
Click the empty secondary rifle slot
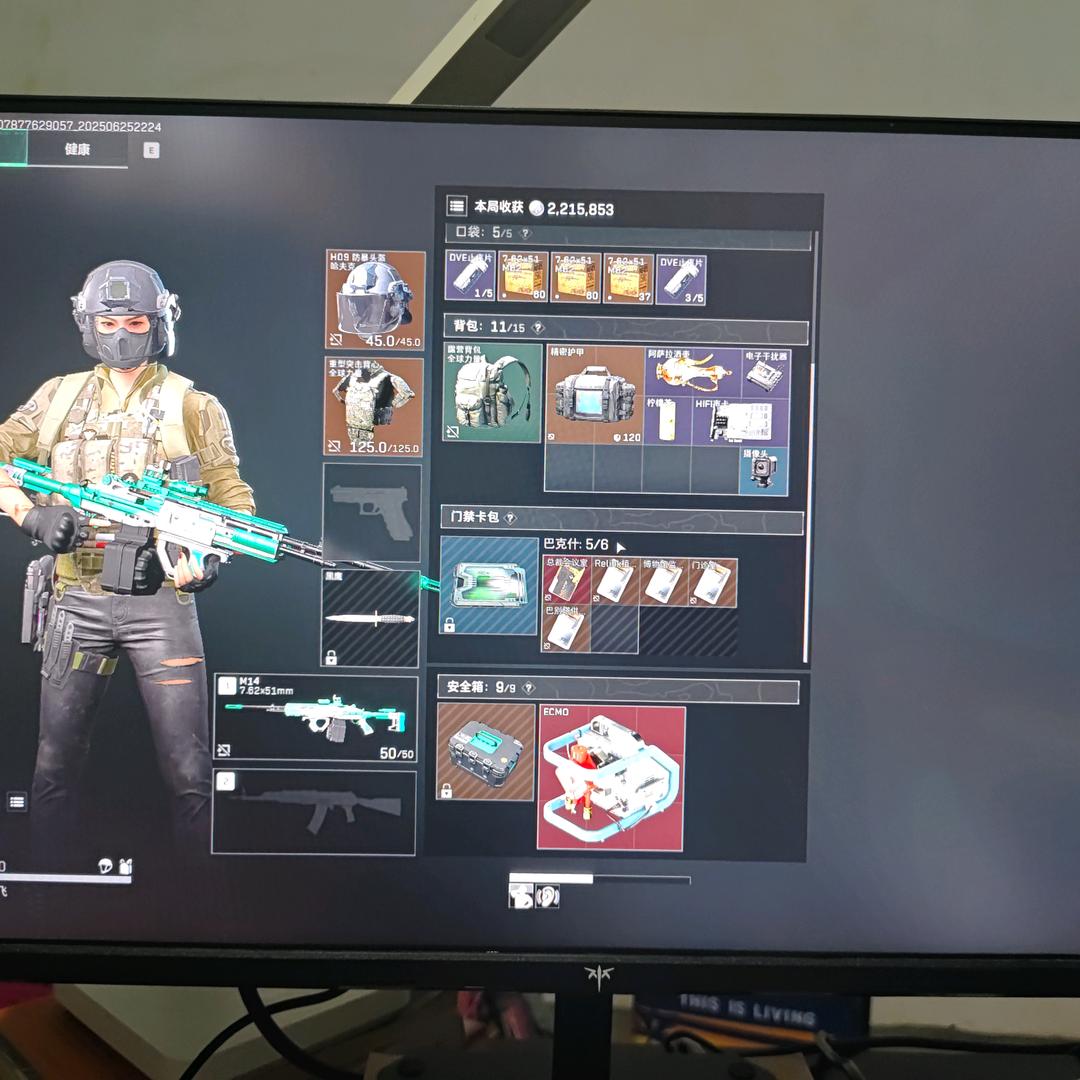pos(314,812)
